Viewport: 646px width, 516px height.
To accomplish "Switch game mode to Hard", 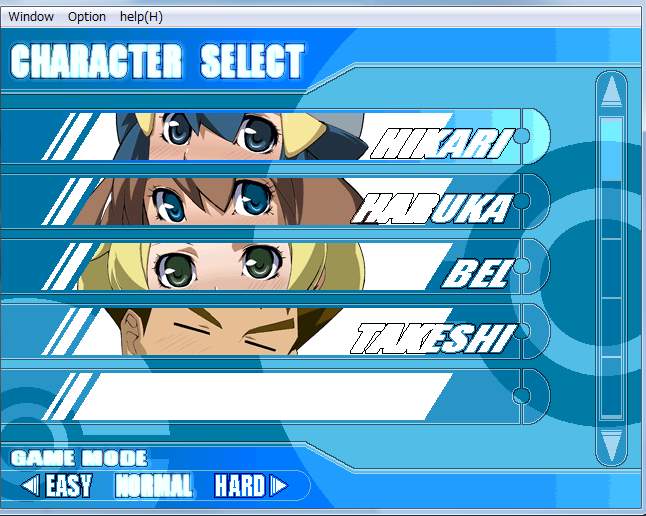I will [240, 487].
